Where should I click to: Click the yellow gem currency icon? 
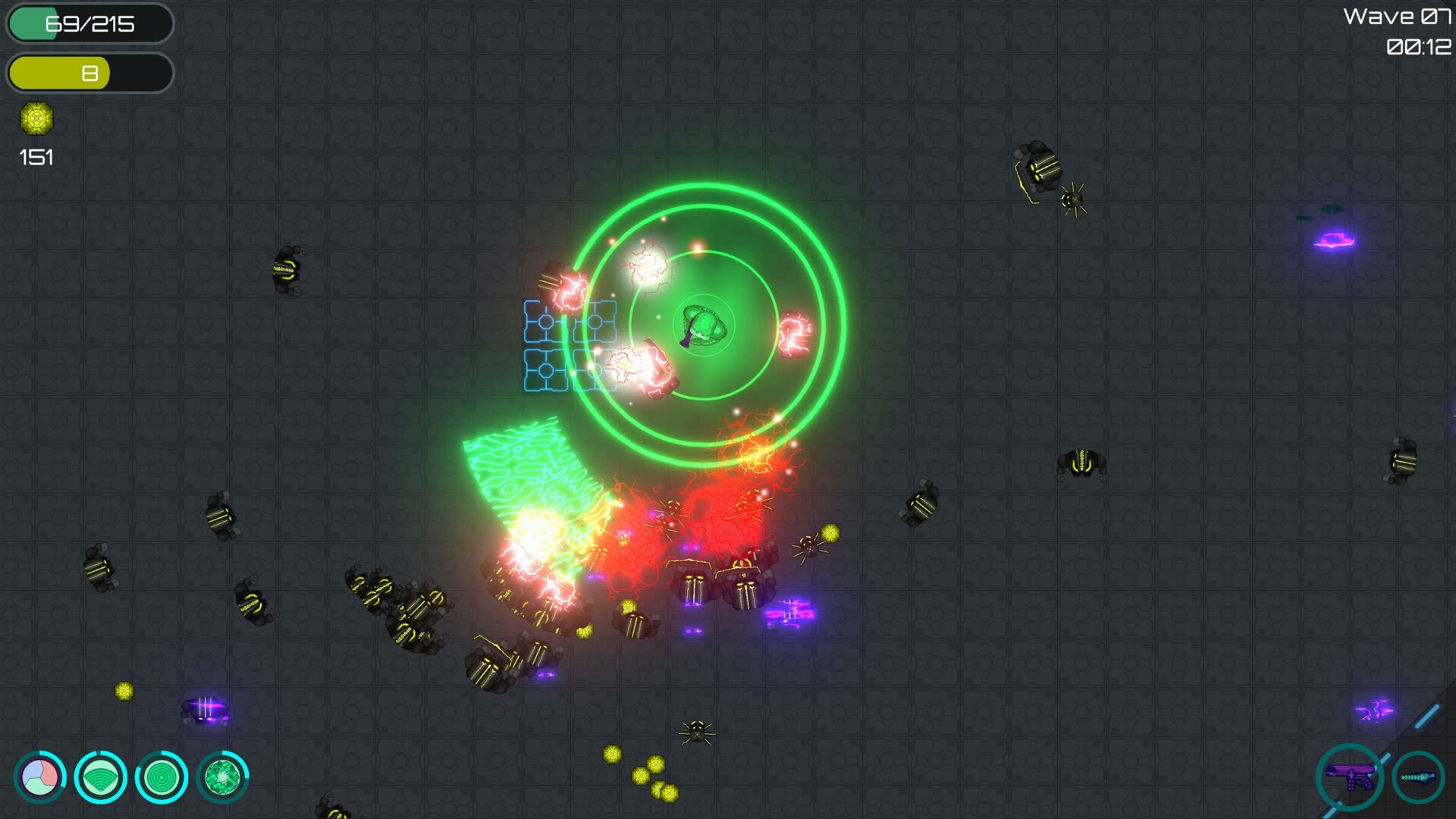[36, 119]
